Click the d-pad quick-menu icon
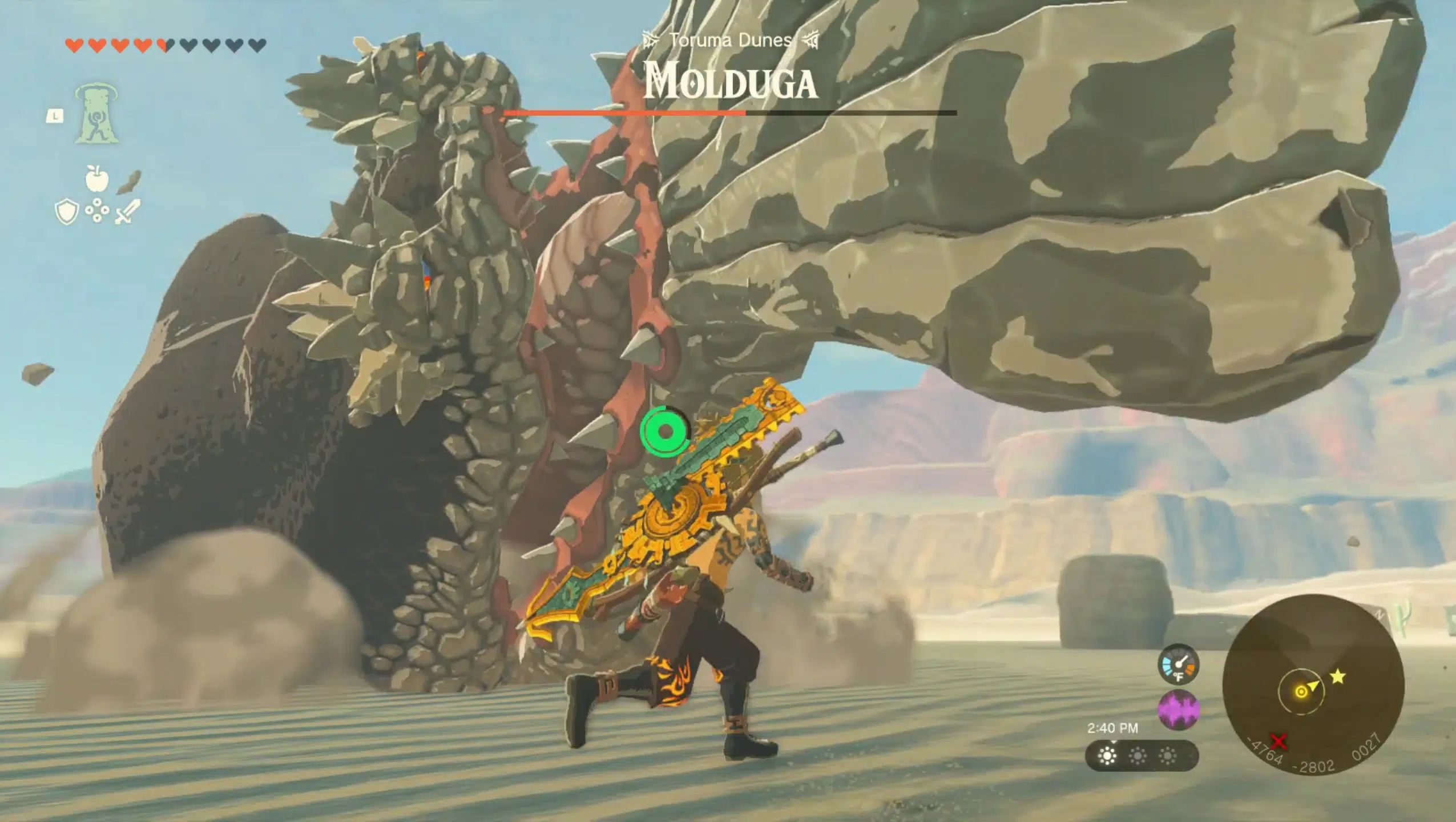Screen dimensions: 1456x822 pyautogui.click(x=97, y=210)
